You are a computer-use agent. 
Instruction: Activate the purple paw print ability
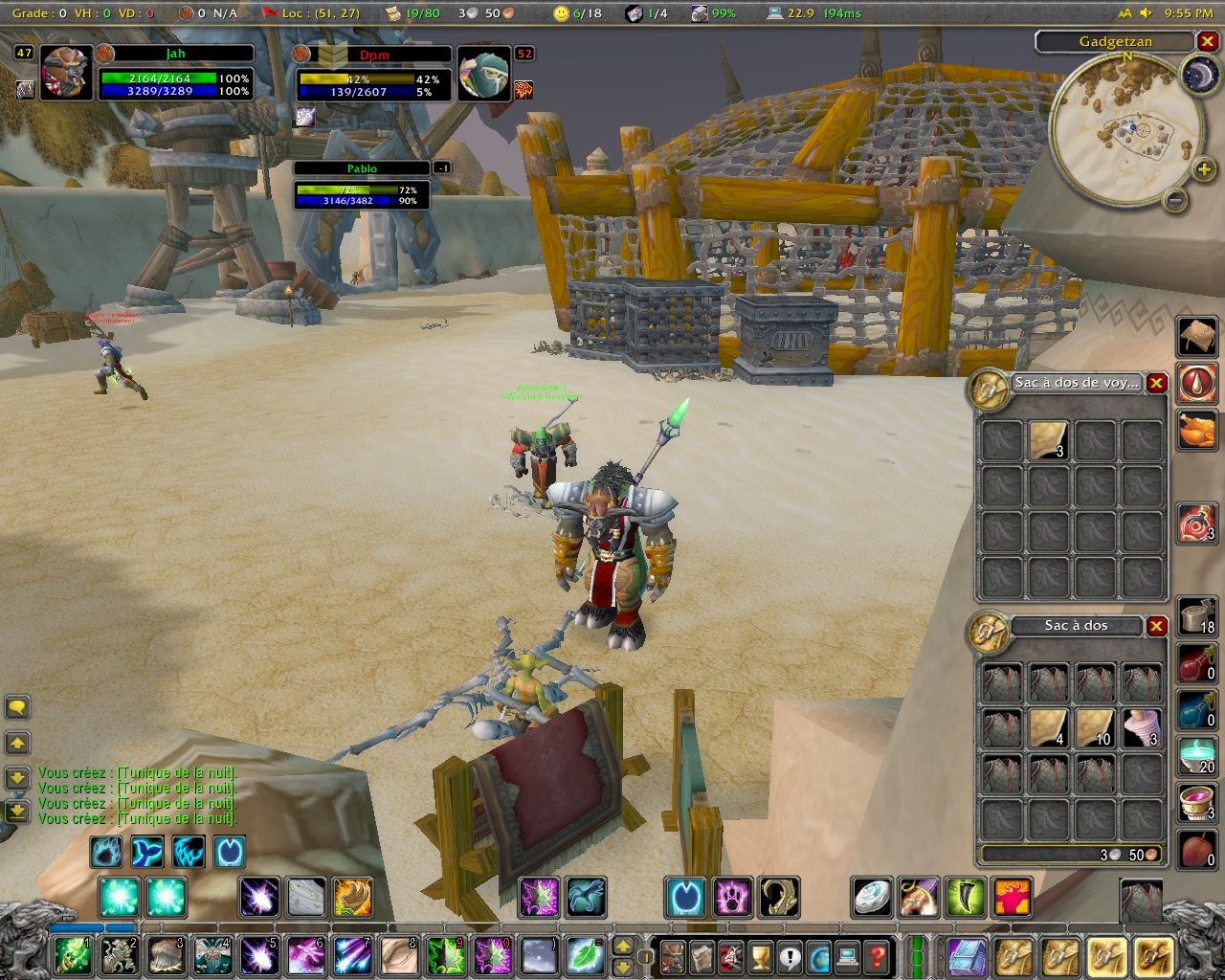[732, 898]
